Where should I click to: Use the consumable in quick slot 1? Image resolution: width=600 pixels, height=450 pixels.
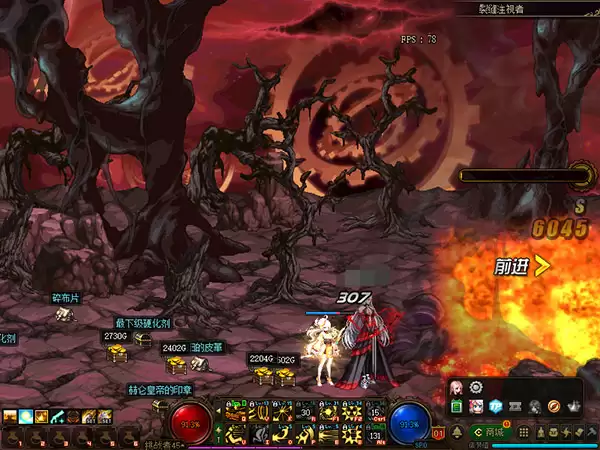[x=12, y=436]
